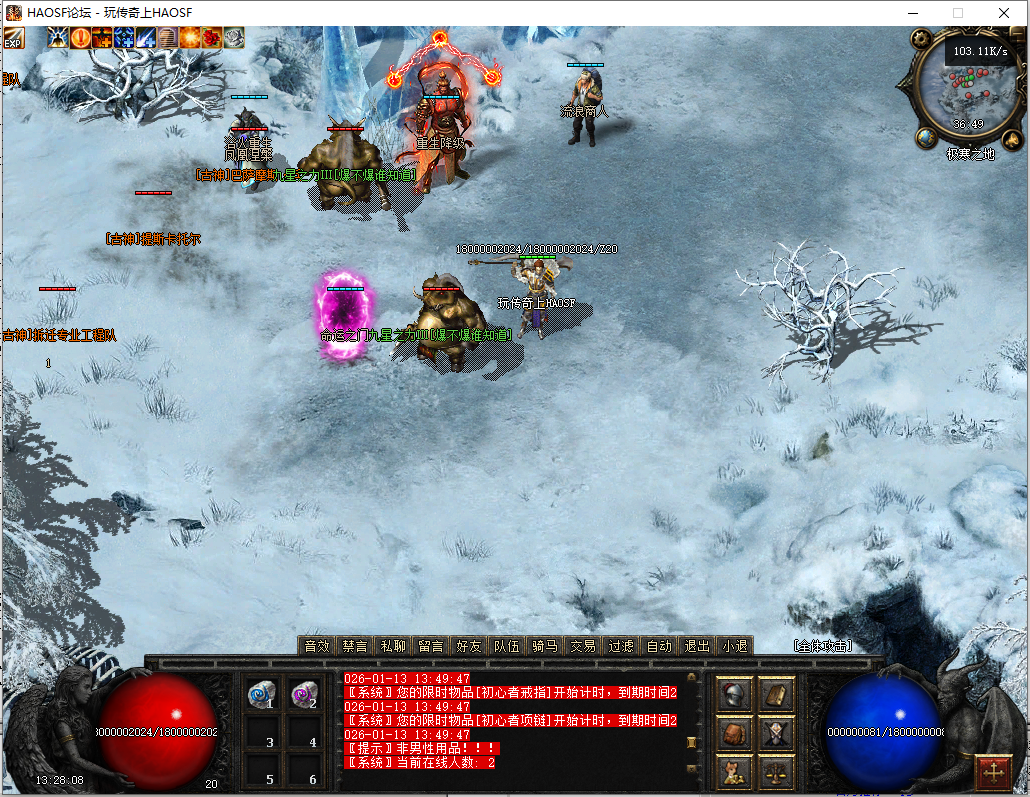The image size is (1030, 797).
Task: Choose 退出 to exit the game
Action: [x=696, y=646]
